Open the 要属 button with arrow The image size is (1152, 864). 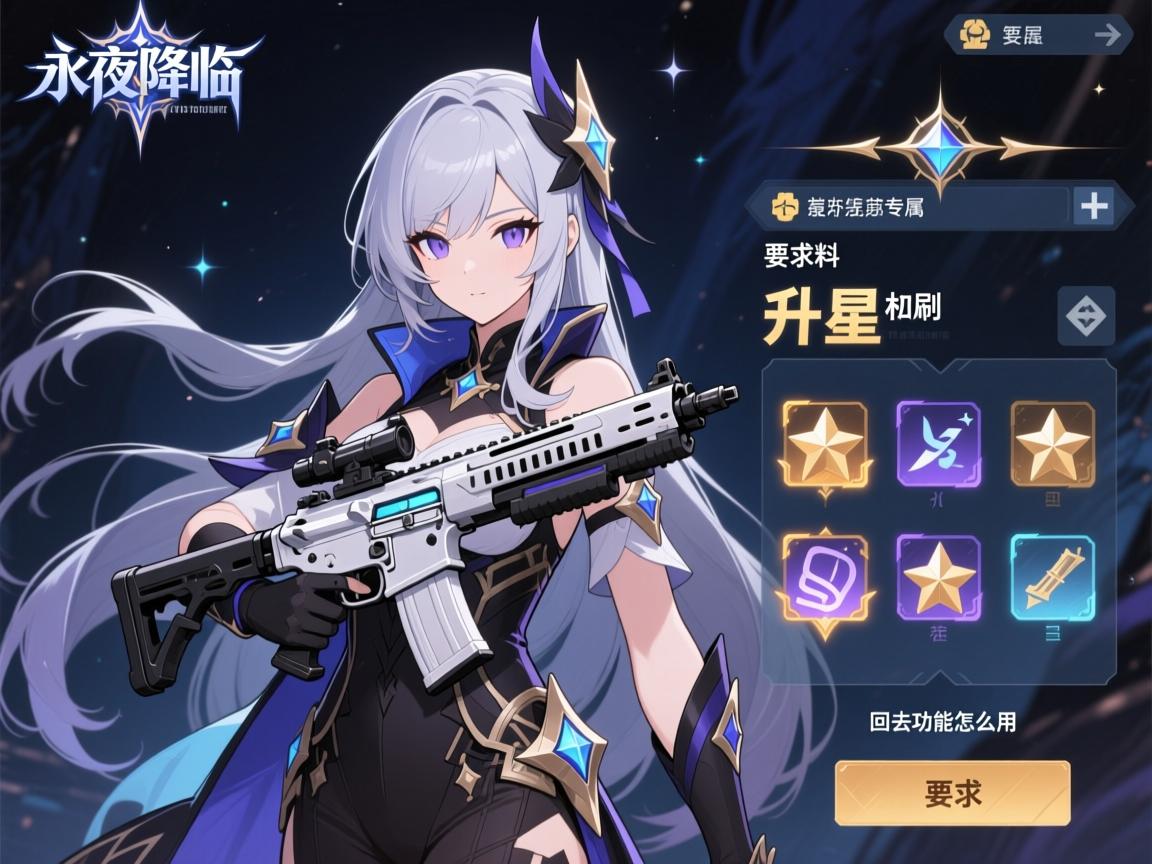[1038, 35]
